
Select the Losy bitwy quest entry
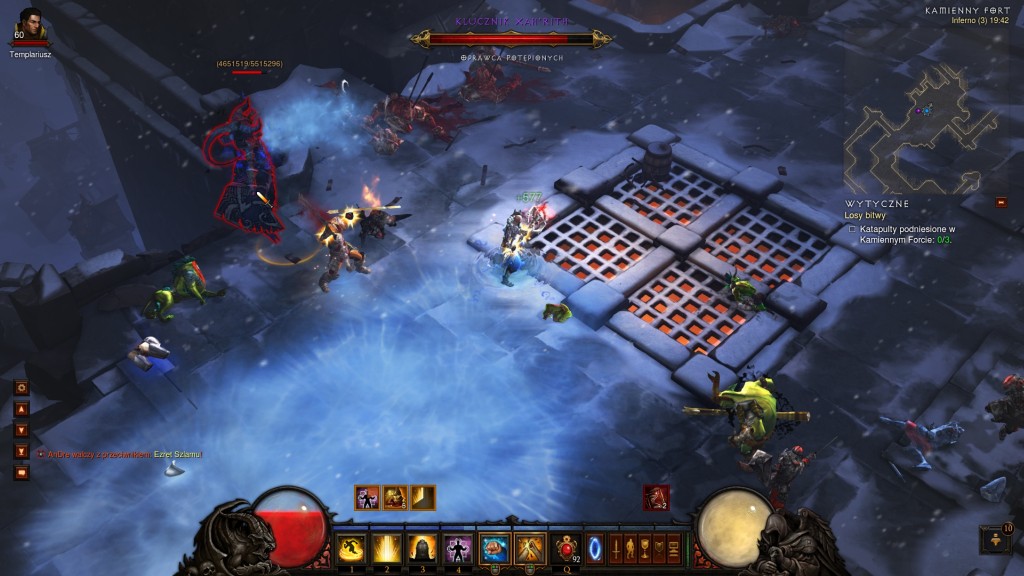pyautogui.click(x=866, y=214)
